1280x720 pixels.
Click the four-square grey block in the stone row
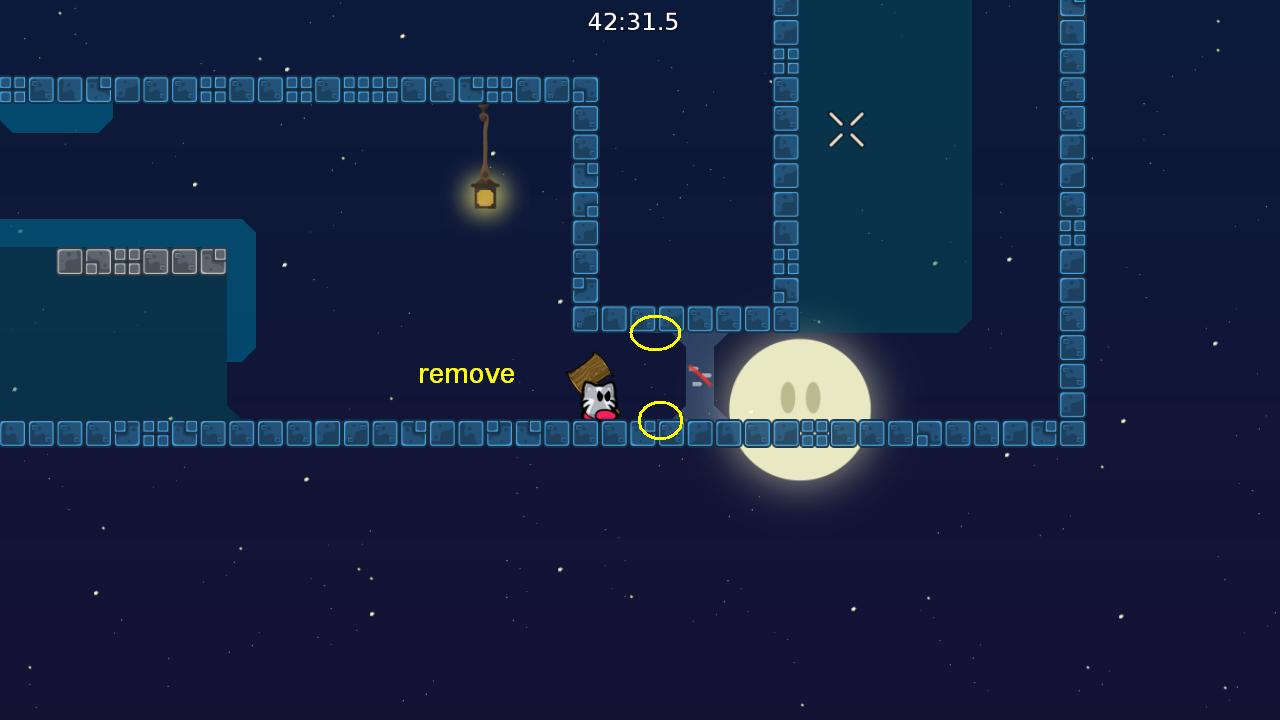(x=127, y=261)
